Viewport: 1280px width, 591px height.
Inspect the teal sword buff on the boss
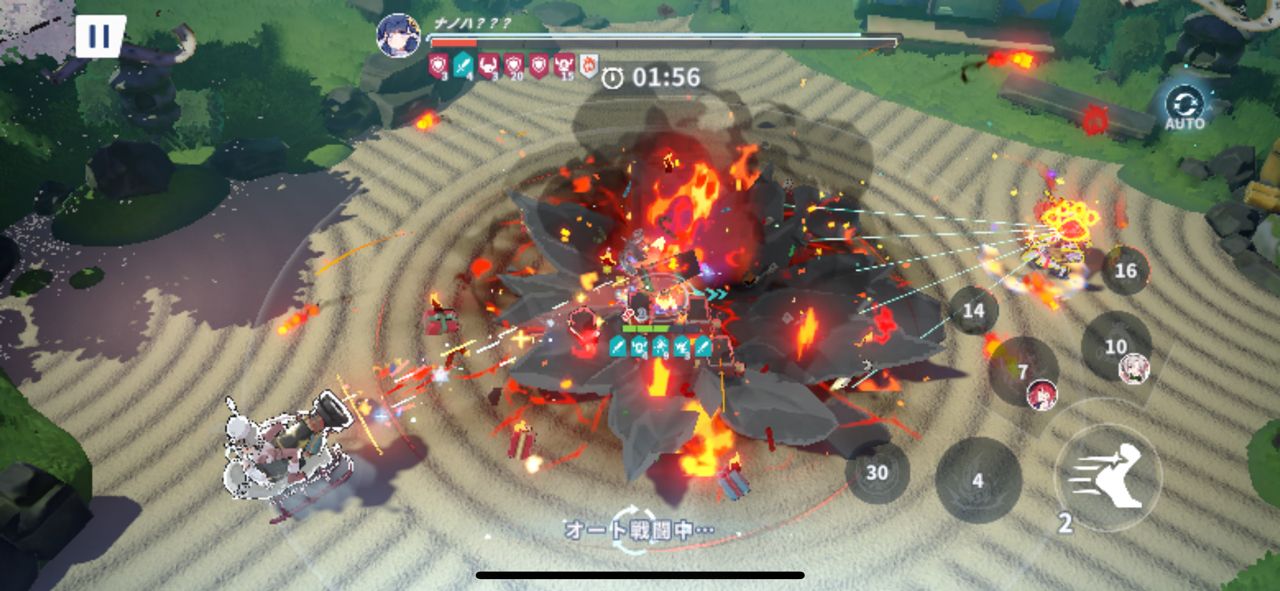pos(463,67)
